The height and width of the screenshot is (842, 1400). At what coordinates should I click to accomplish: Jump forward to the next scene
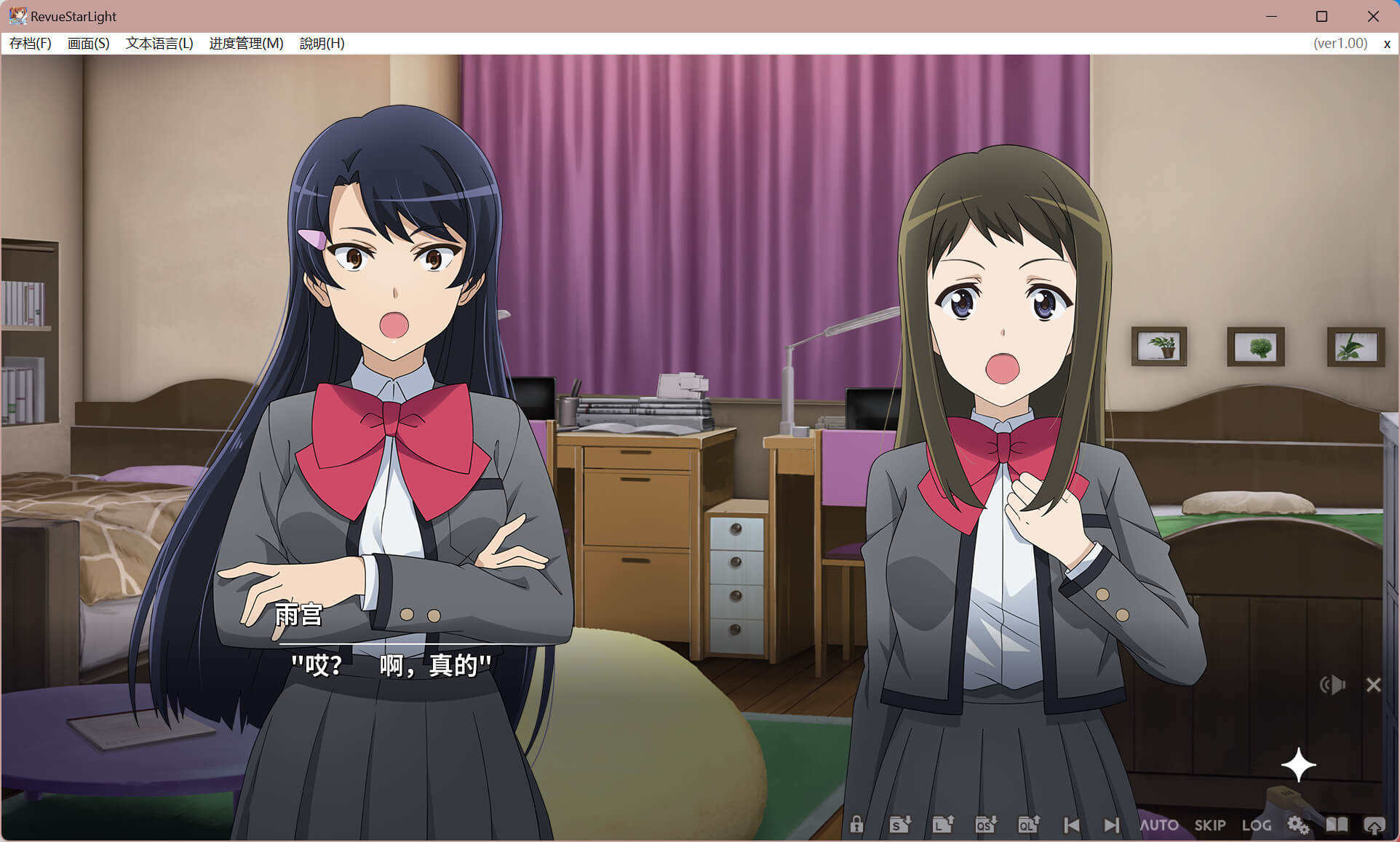(1111, 825)
